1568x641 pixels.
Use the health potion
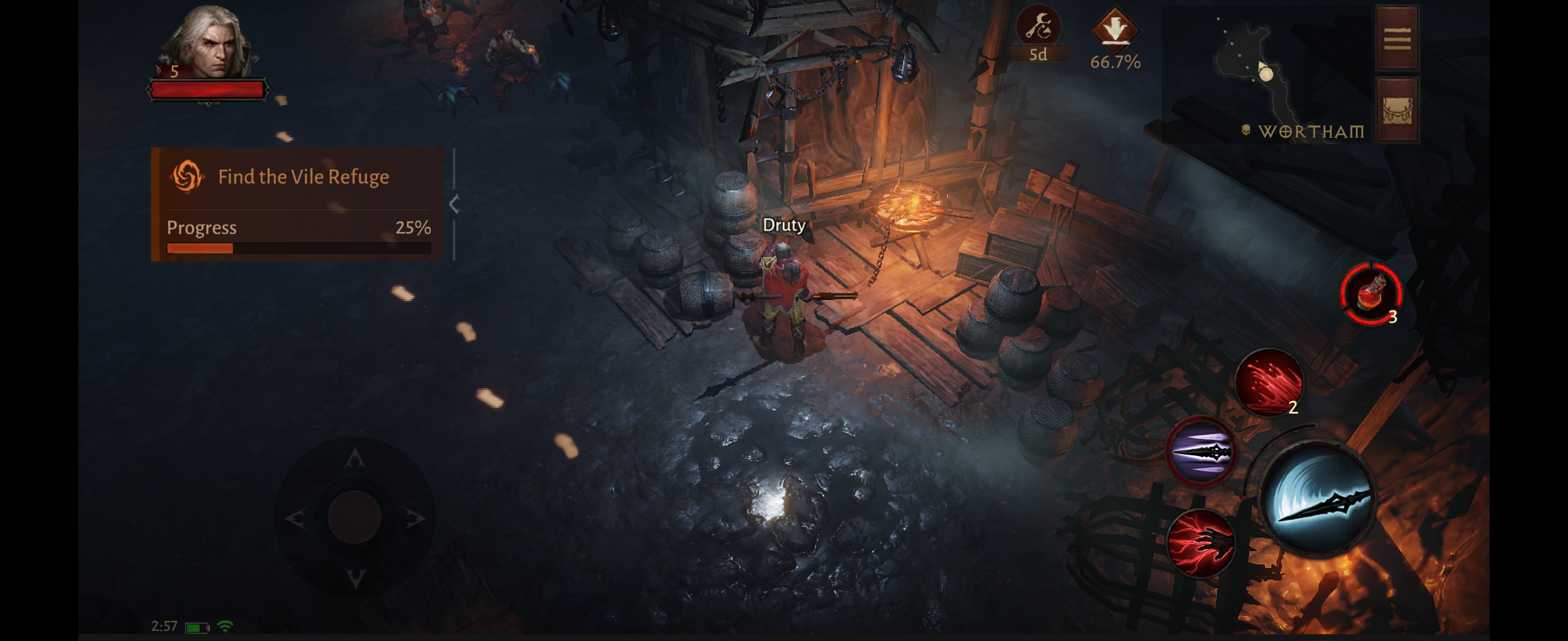(1371, 293)
